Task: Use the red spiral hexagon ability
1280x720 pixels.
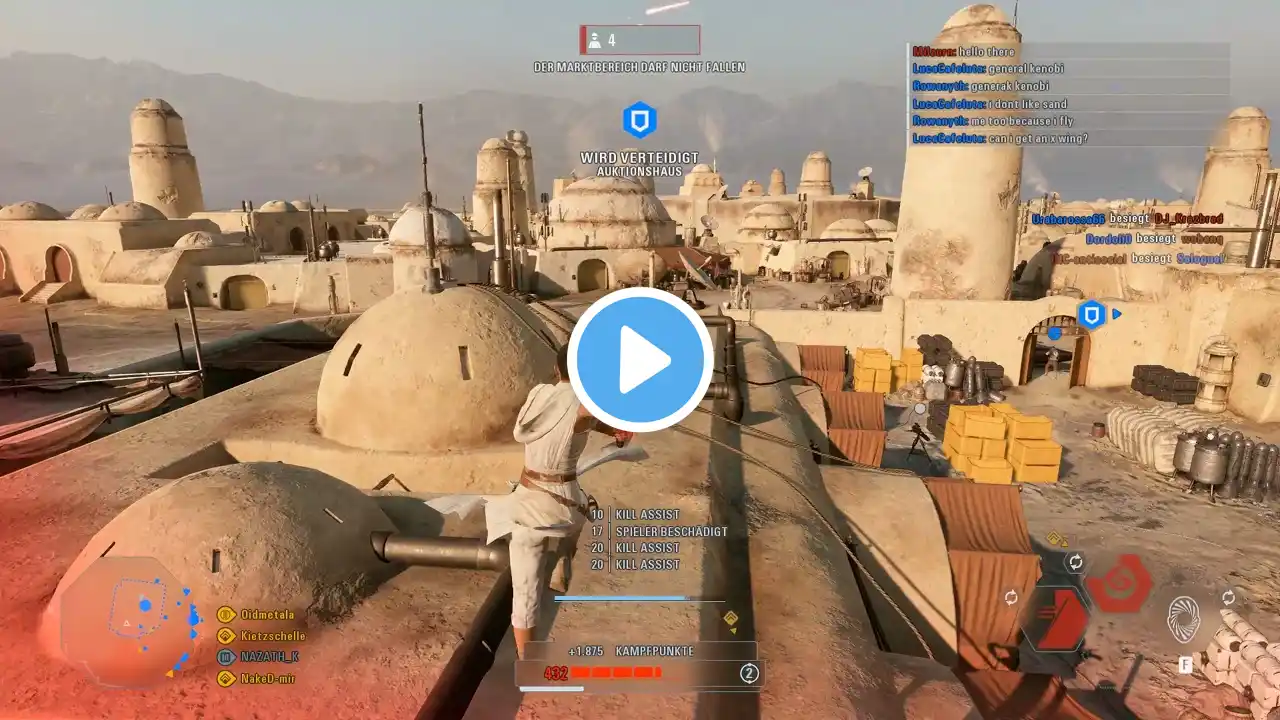Action: tap(1118, 583)
